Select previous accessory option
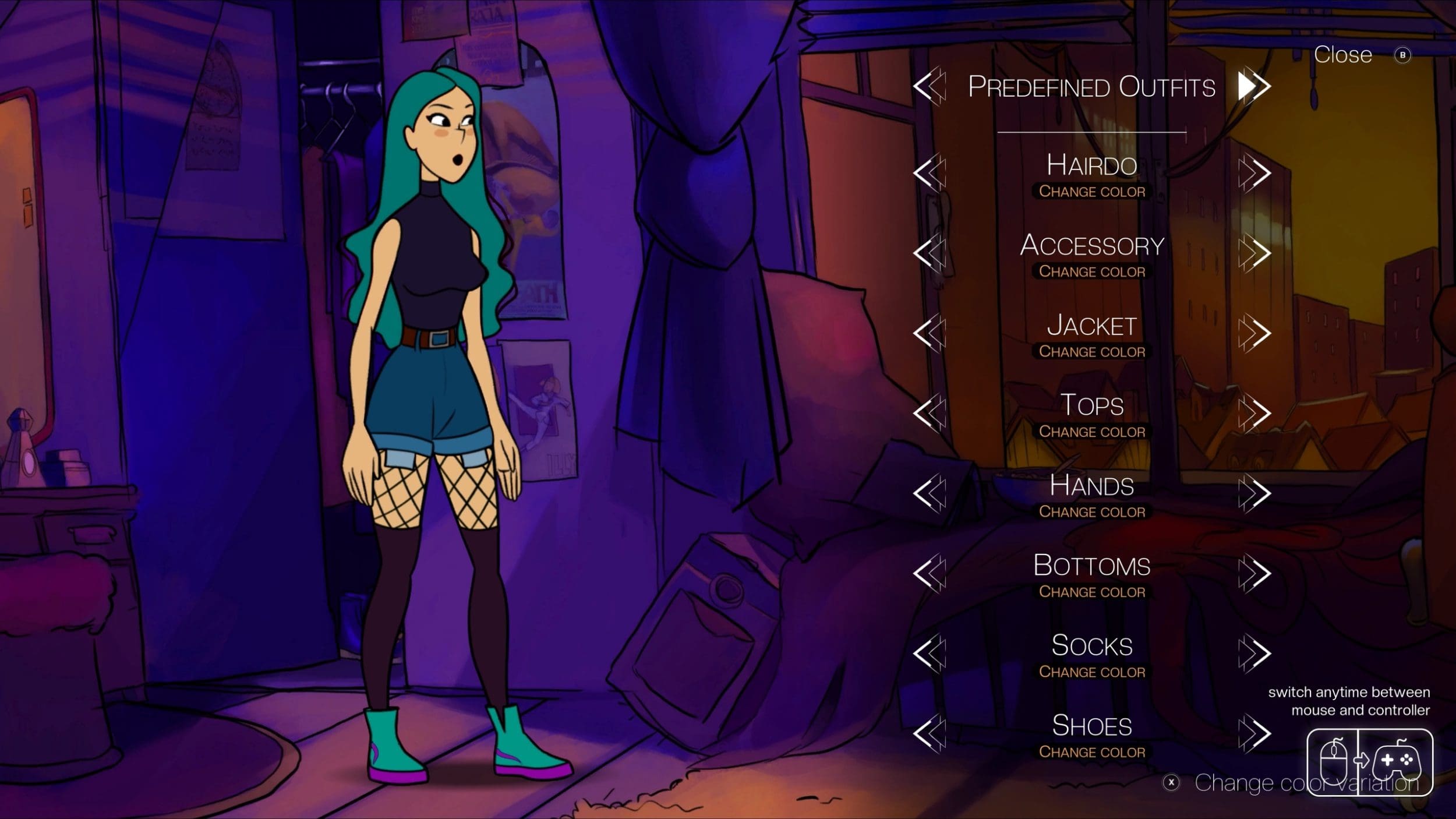The image size is (1456, 819). pos(929,253)
